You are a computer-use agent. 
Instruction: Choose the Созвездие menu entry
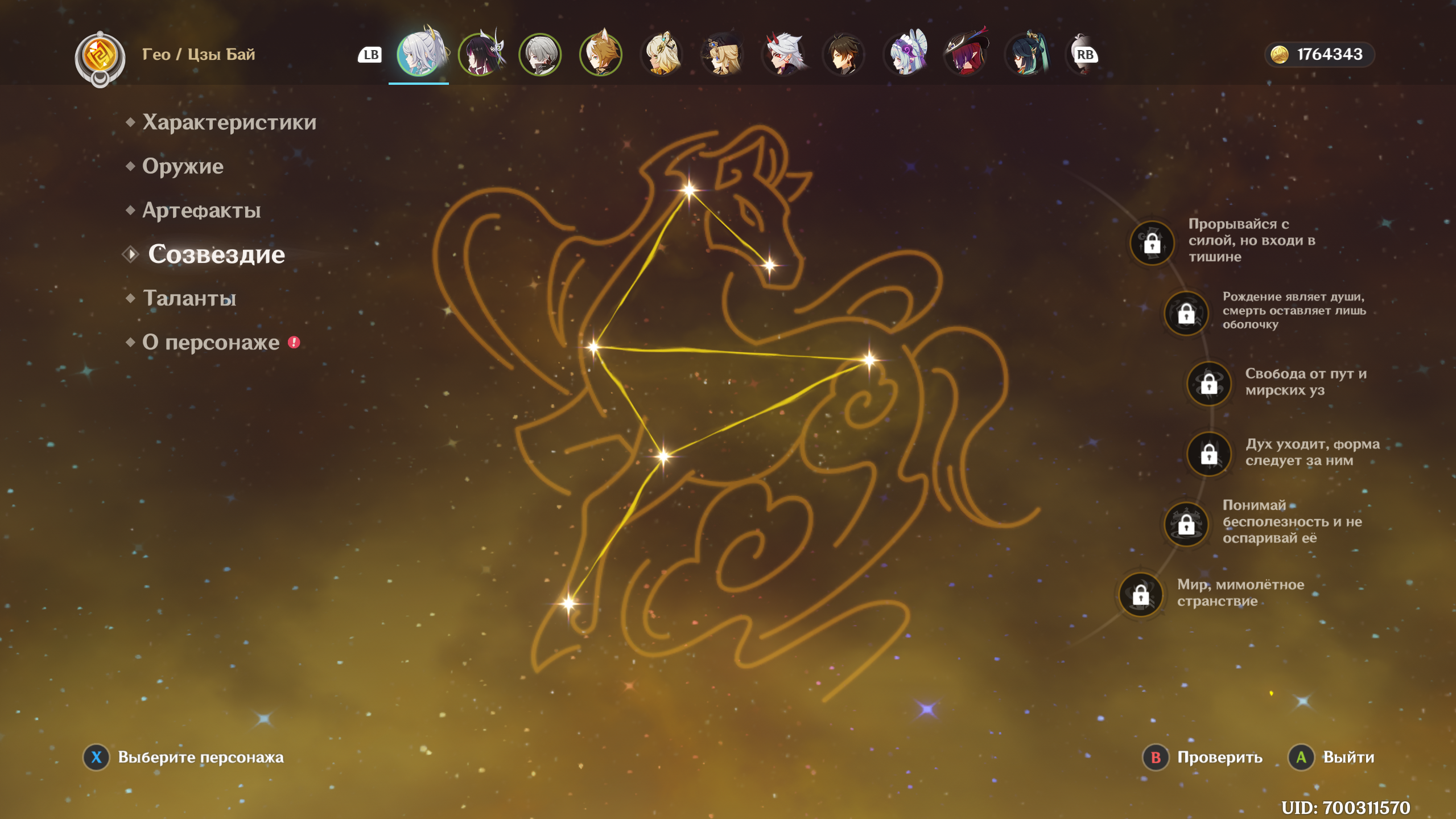(x=216, y=254)
